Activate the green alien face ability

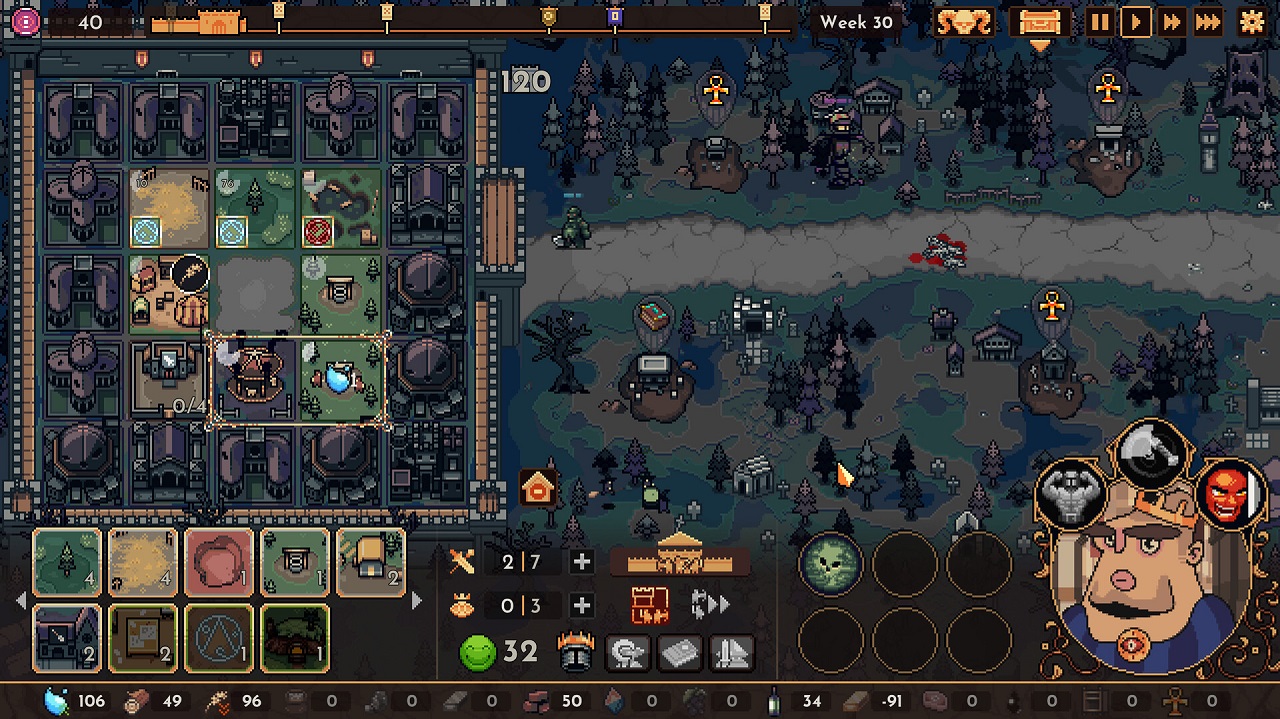pos(829,564)
